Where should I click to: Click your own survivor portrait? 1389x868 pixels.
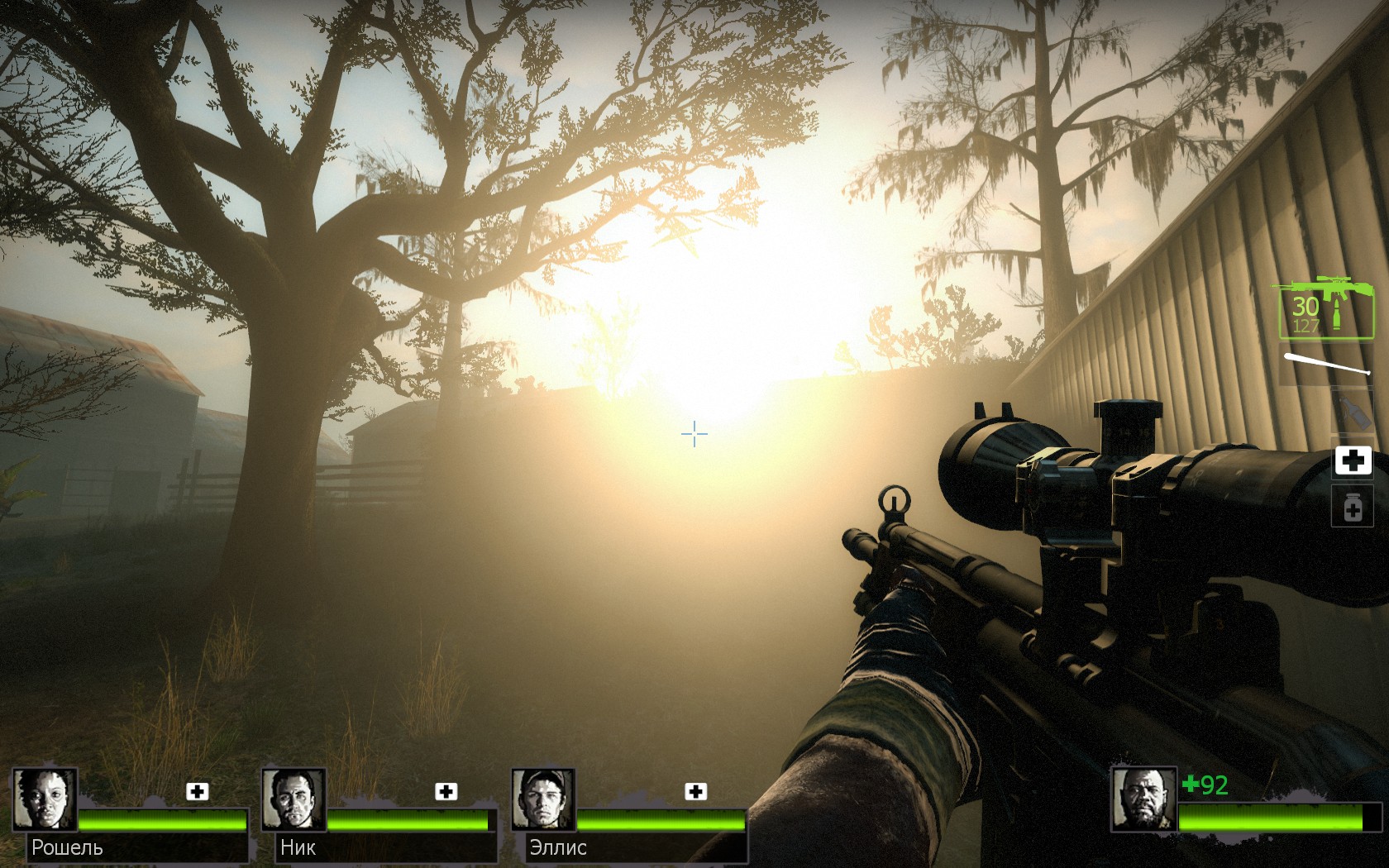[x=1143, y=799]
